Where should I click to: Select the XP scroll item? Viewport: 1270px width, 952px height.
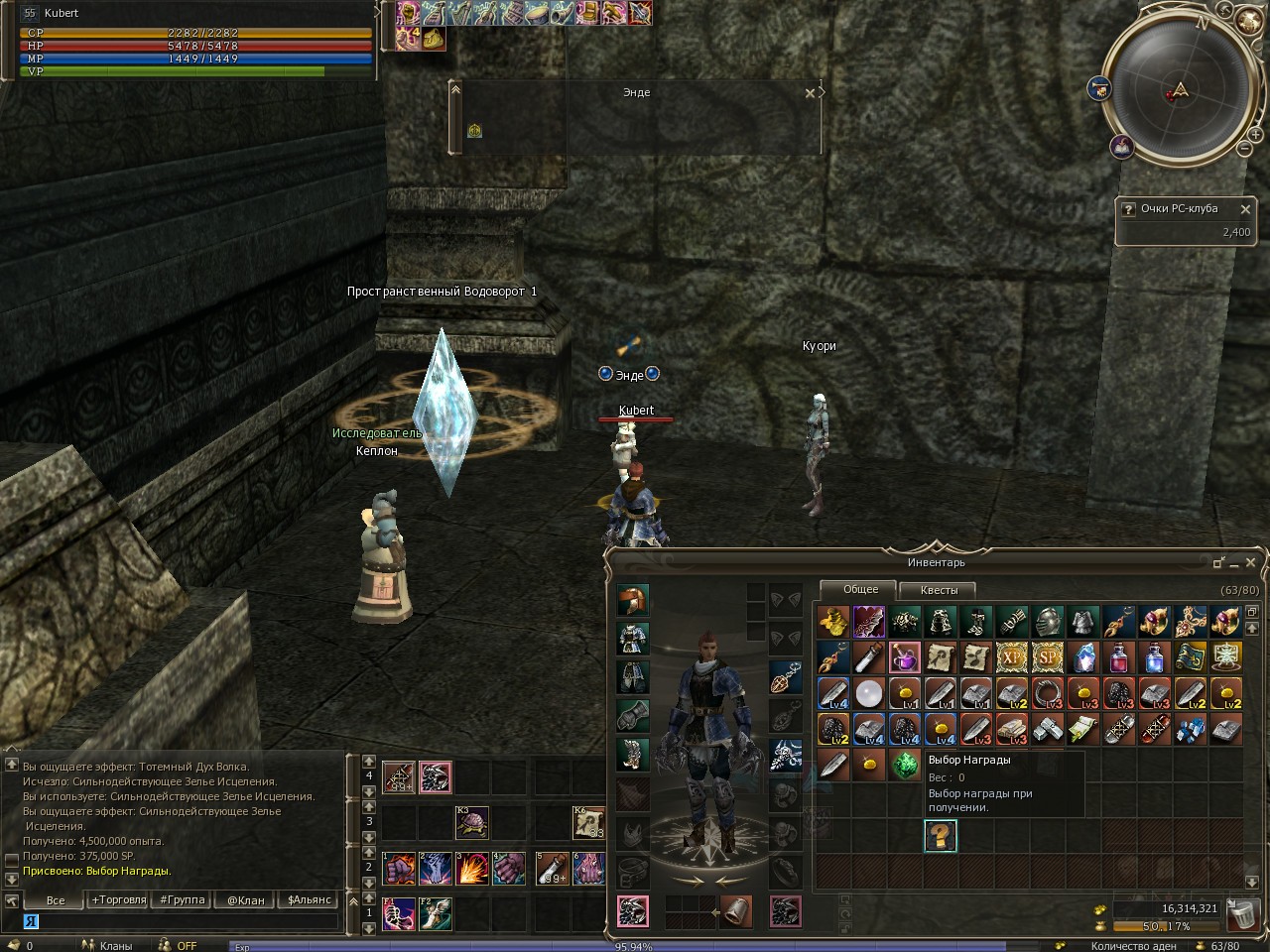[x=1011, y=656]
